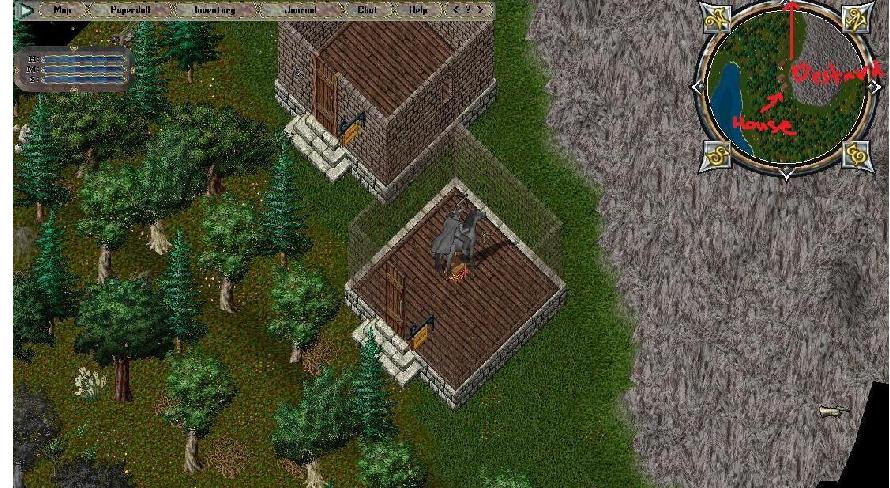Open the Chat menu entry
Screen dimensions: 890x488
(x=367, y=11)
